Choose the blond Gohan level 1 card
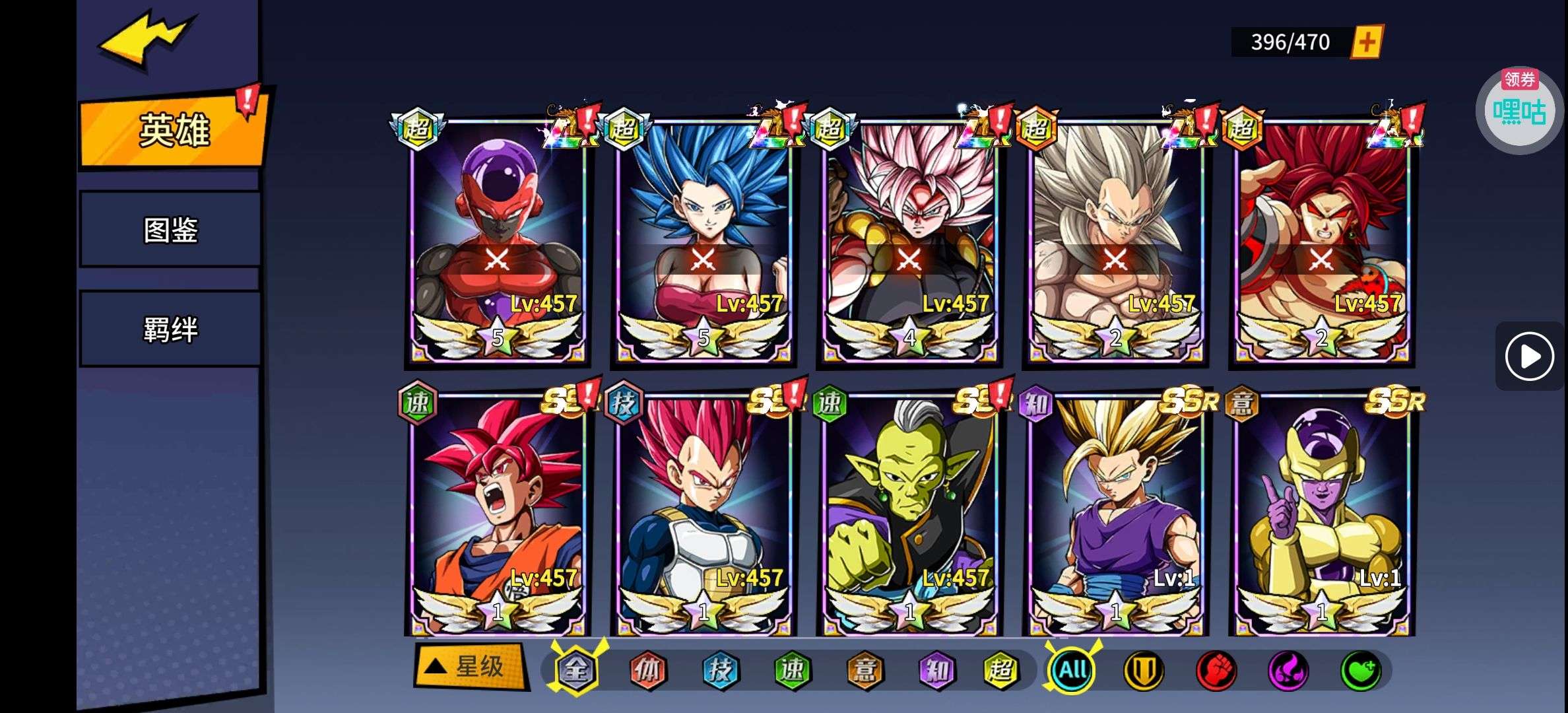 coord(1115,515)
